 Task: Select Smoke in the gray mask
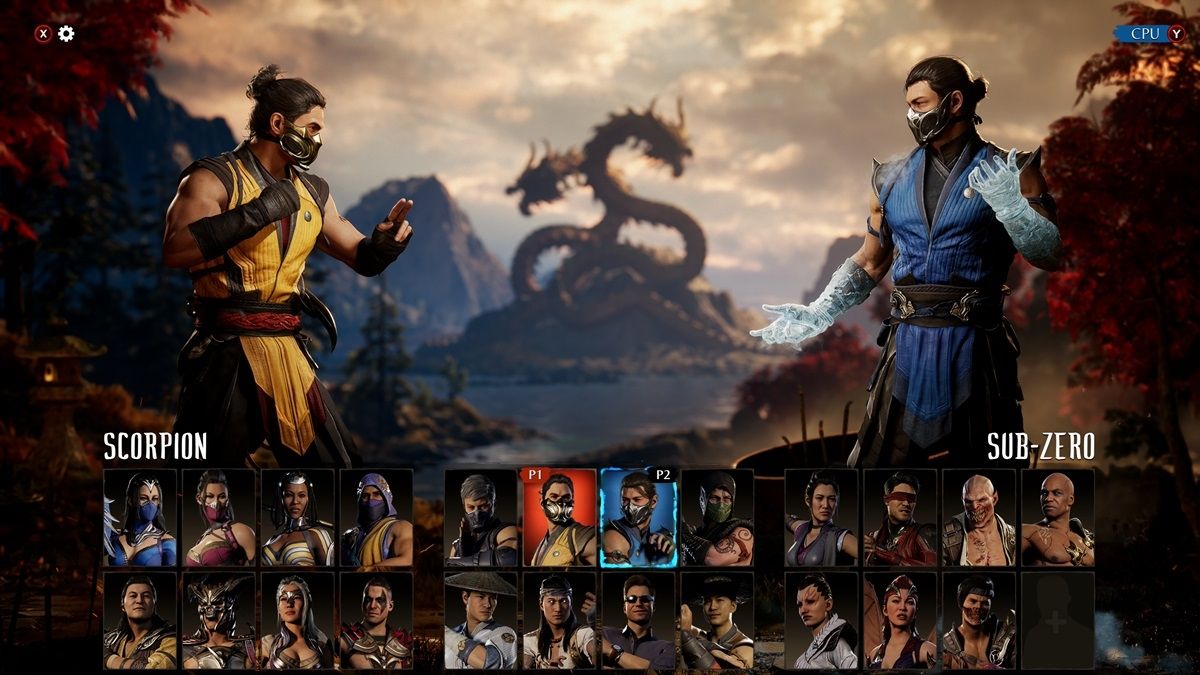[481, 518]
